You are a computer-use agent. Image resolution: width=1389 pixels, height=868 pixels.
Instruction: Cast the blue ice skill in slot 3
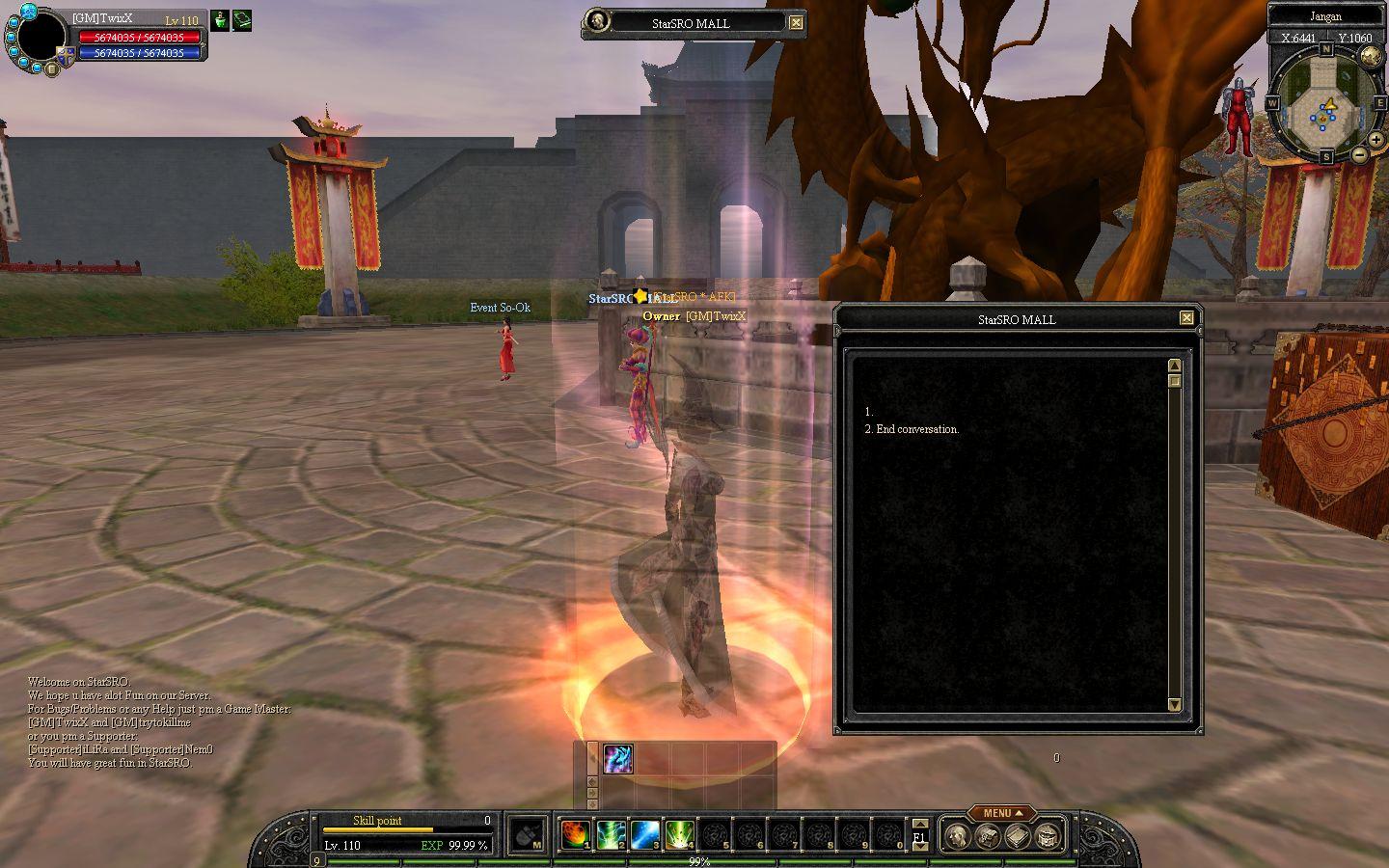tap(645, 834)
